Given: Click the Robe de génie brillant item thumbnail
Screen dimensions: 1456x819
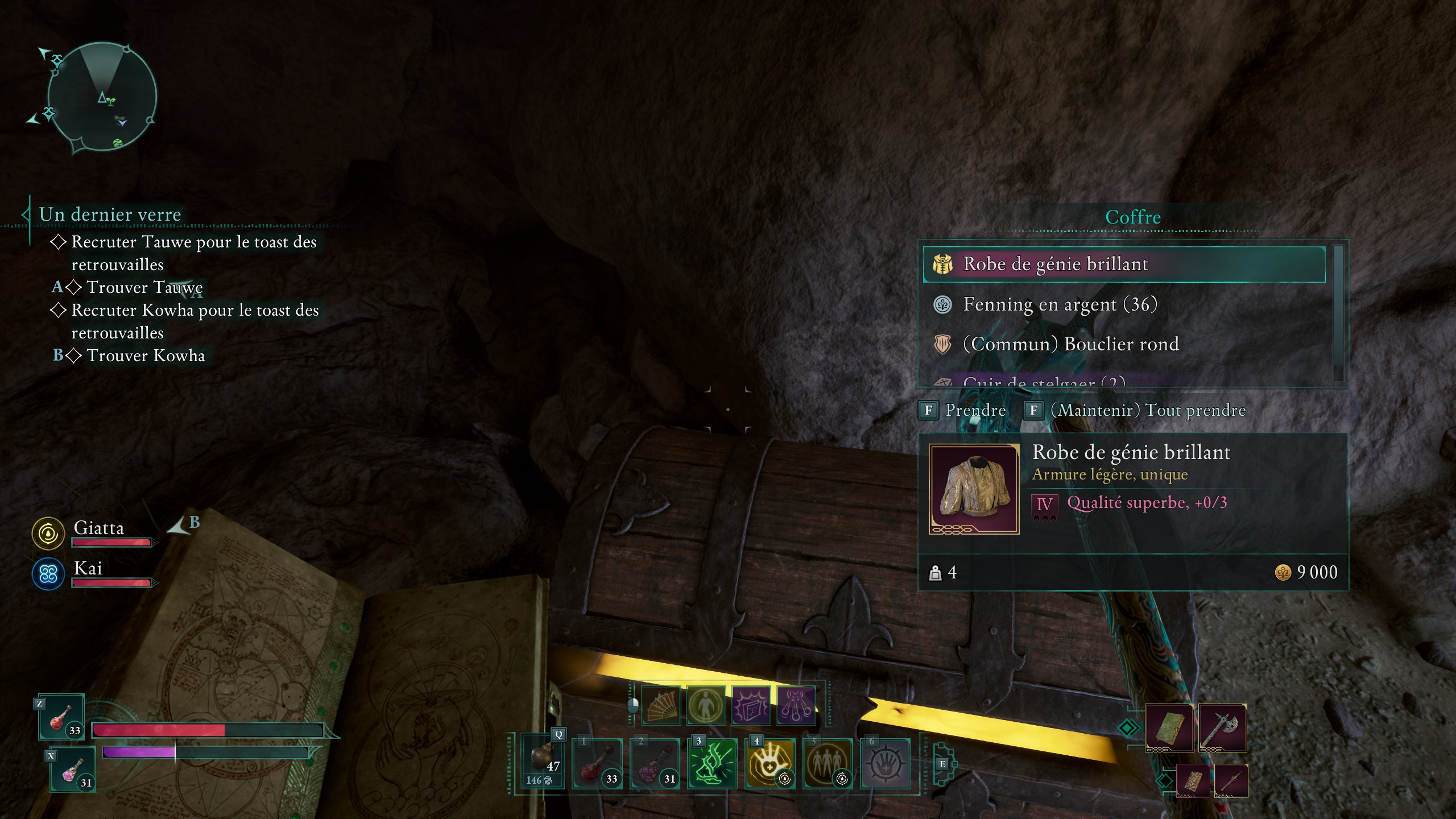Looking at the screenshot, I should pos(974,489).
